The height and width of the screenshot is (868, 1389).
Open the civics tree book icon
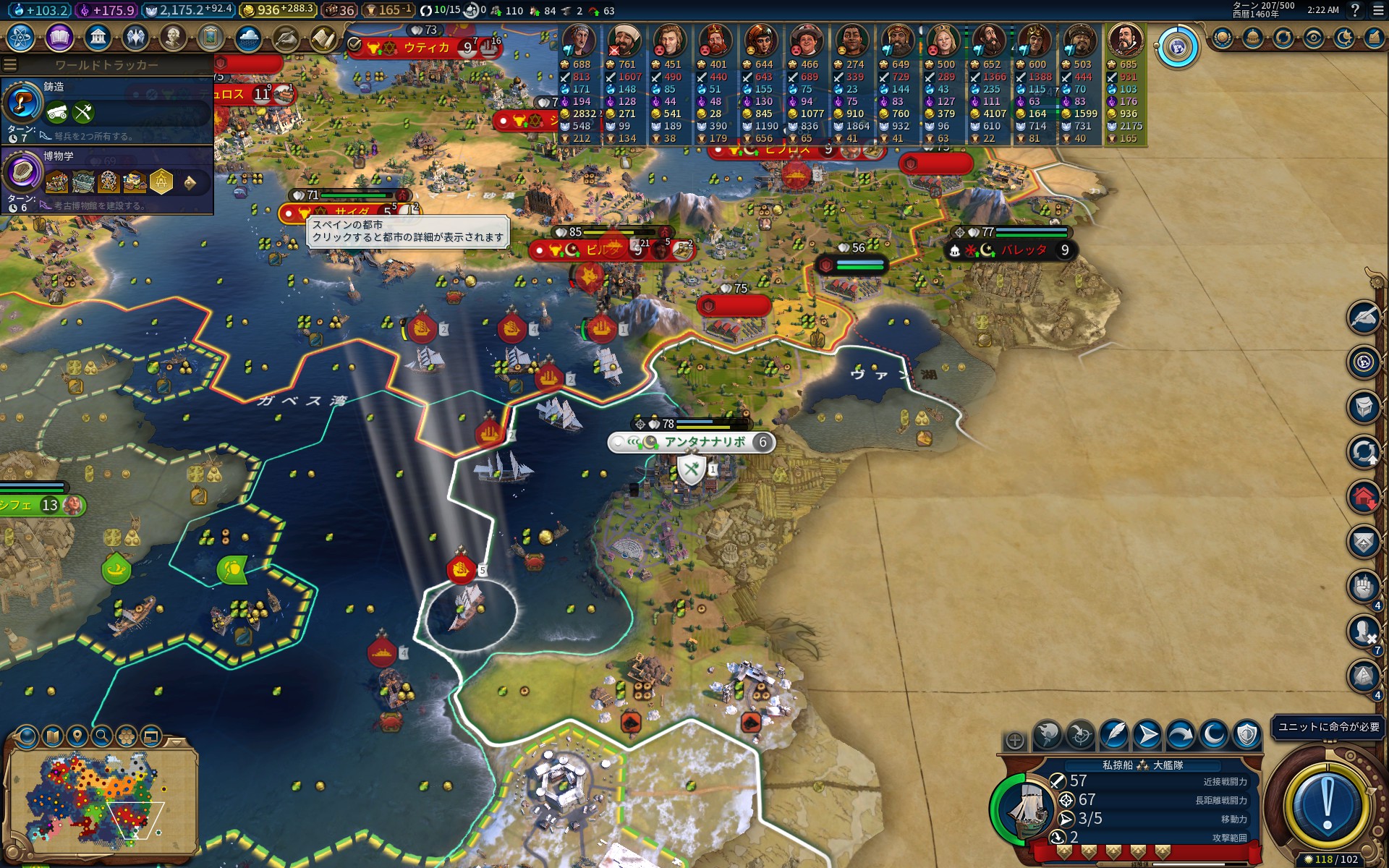click(59, 37)
